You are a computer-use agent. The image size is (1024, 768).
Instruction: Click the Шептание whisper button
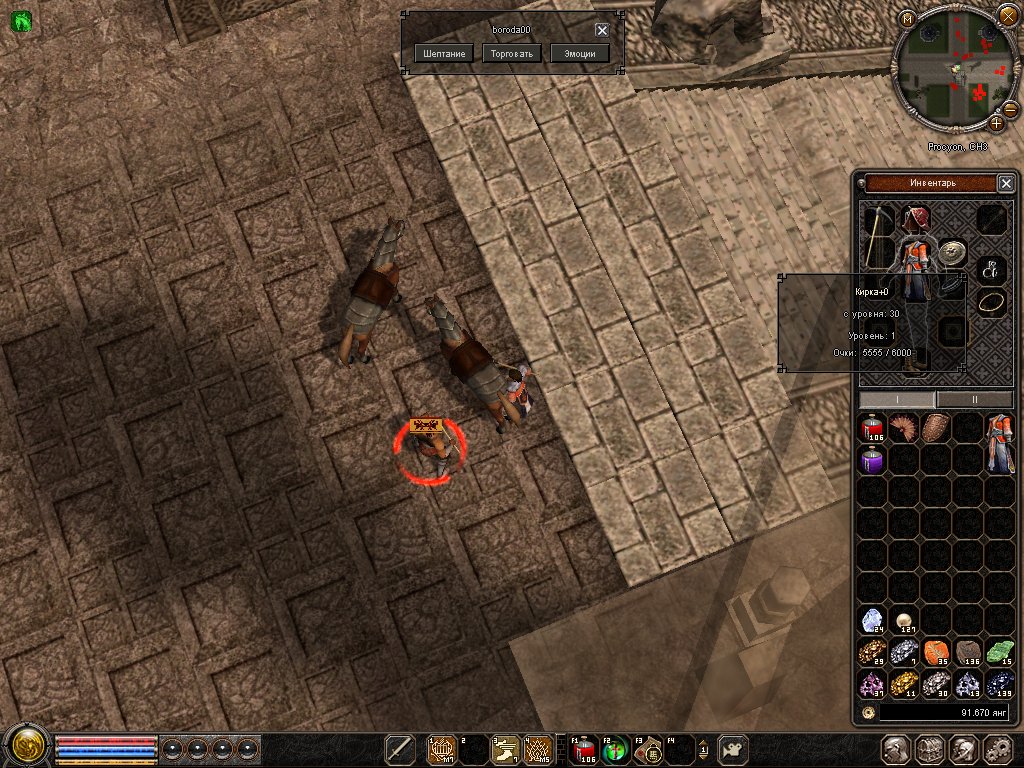click(x=443, y=53)
